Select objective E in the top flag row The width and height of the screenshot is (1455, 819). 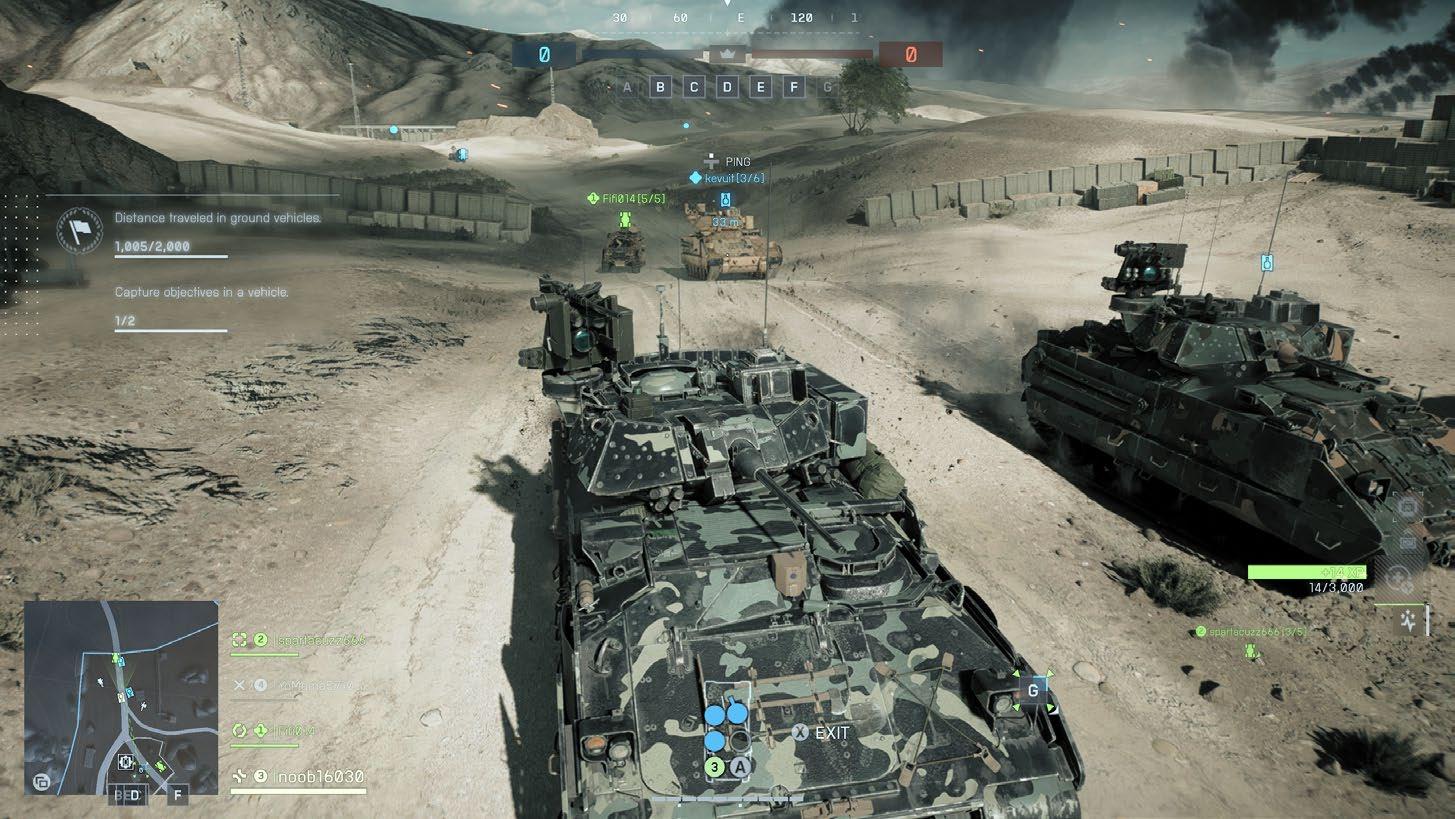pos(761,87)
